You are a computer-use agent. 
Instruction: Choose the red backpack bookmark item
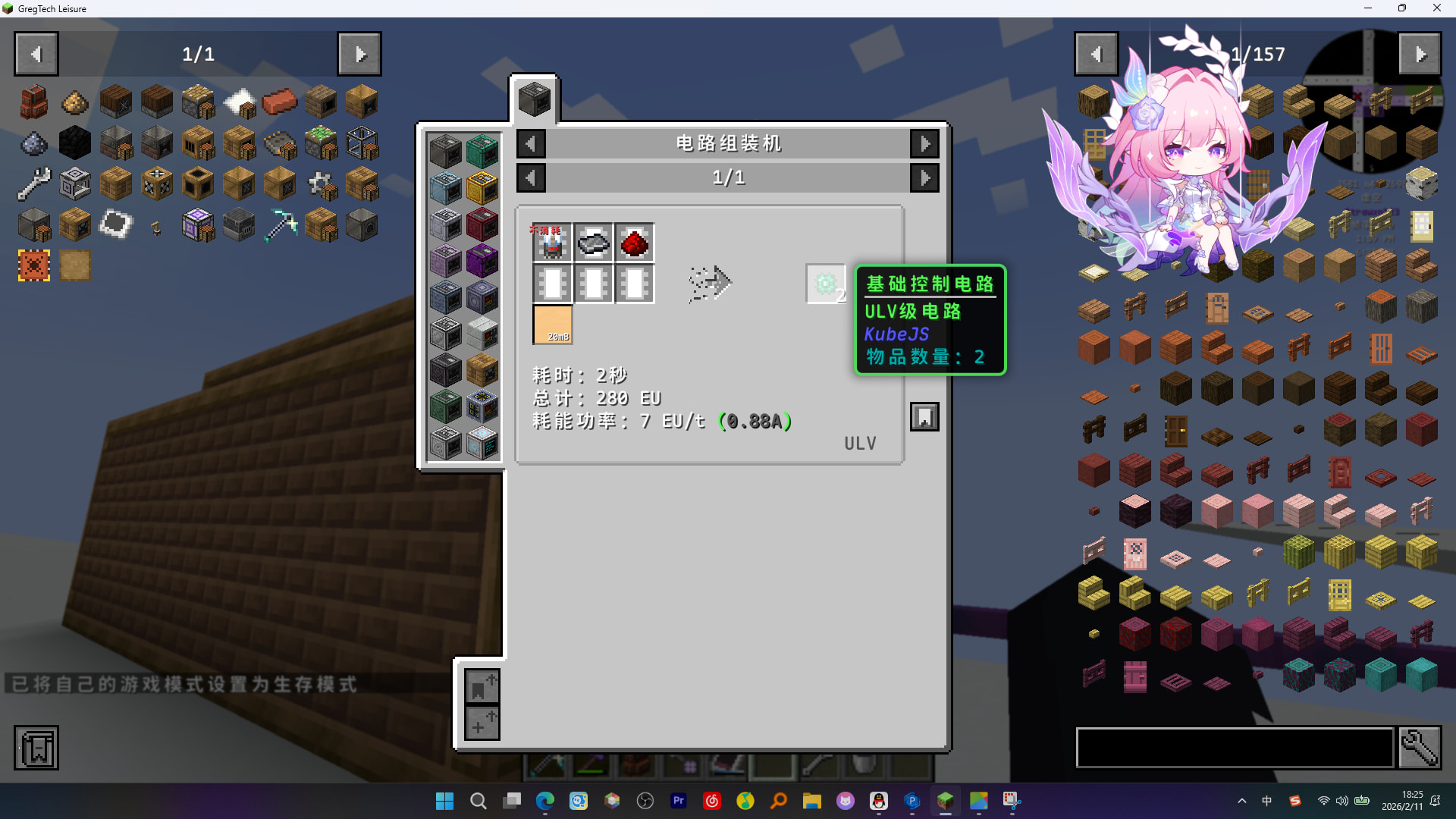tap(34, 102)
